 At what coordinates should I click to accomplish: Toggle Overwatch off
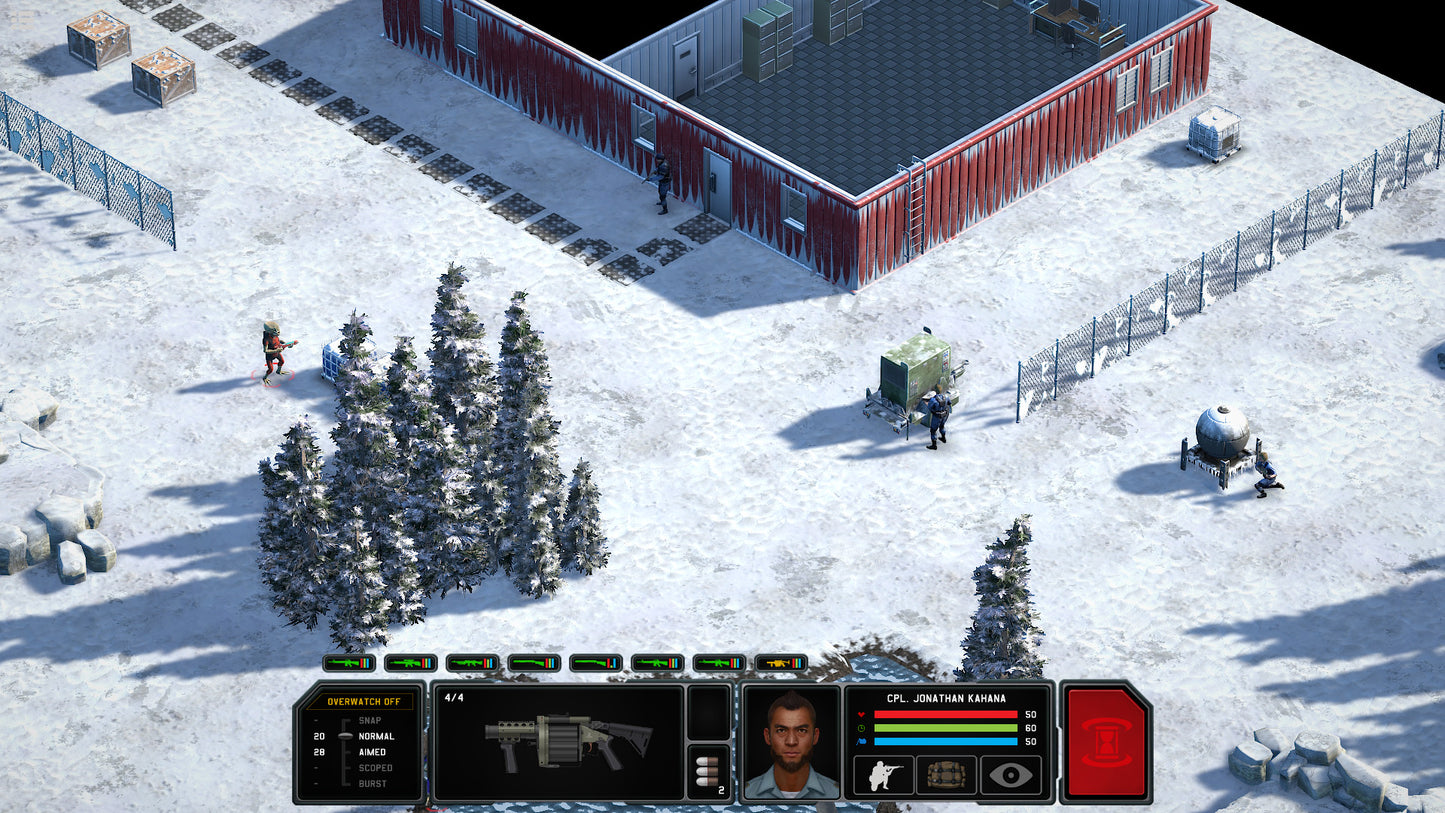364,702
